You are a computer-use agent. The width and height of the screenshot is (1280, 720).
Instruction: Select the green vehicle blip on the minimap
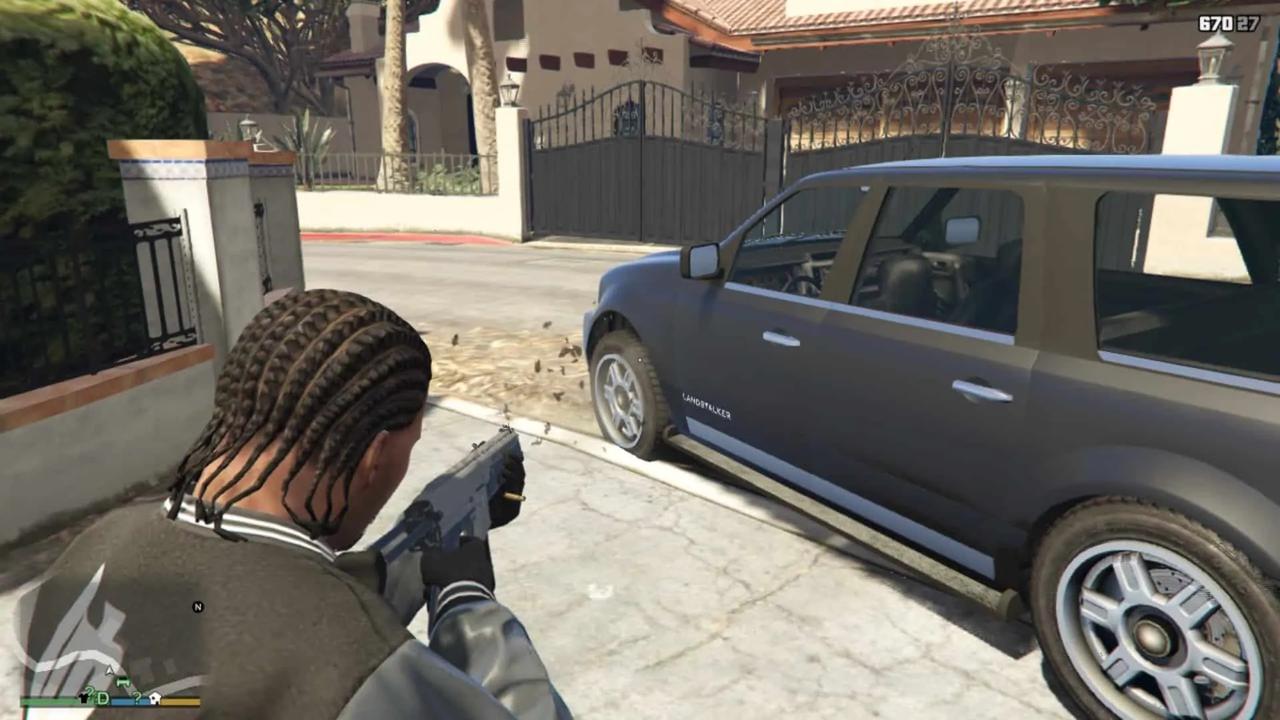click(x=122, y=682)
